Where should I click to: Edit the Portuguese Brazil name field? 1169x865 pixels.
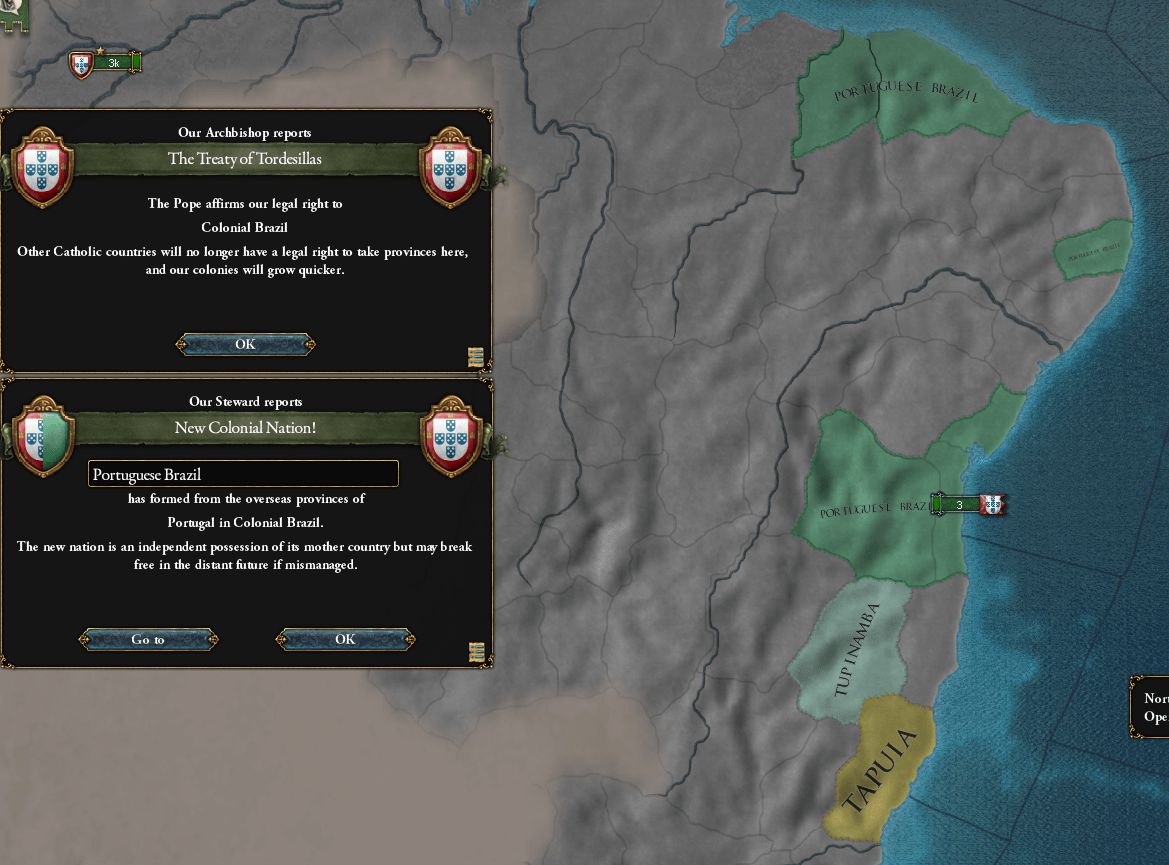(x=243, y=474)
